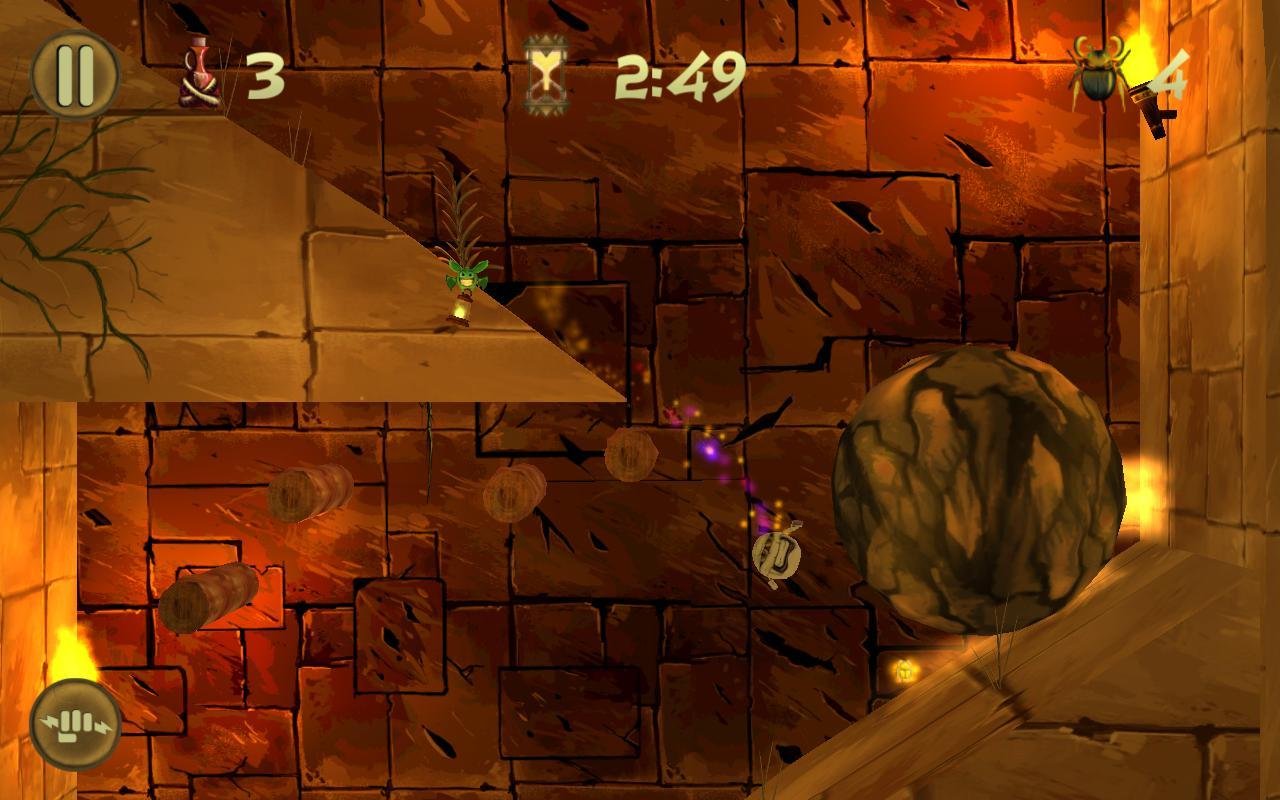Tap the glowing lantern near the wooden ramp
This screenshot has height=800, width=1280.
pos(906,671)
